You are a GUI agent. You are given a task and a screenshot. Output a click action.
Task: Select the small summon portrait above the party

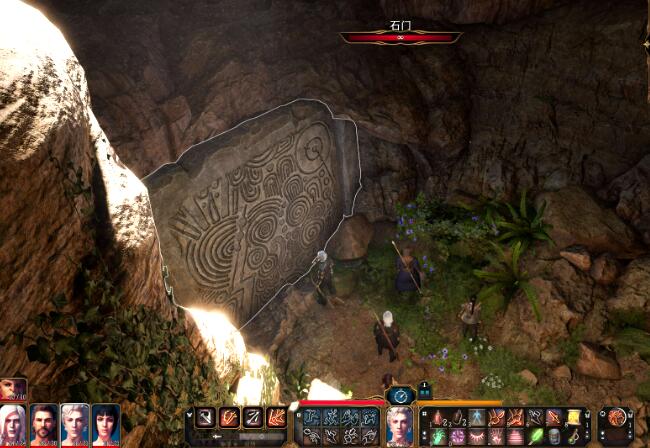[x=13, y=389]
